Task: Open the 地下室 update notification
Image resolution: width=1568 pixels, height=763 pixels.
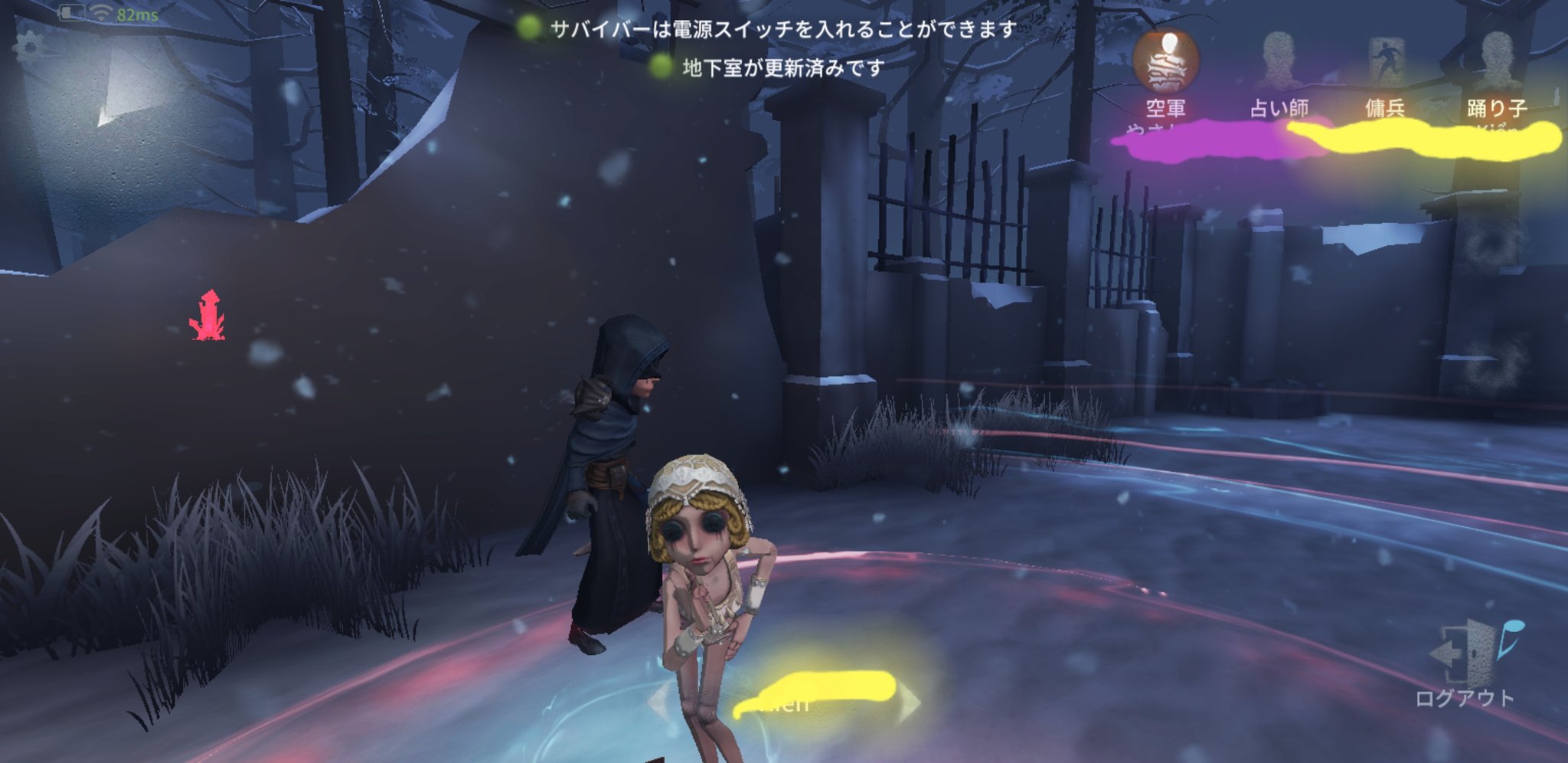Action: pyautogui.click(x=779, y=68)
